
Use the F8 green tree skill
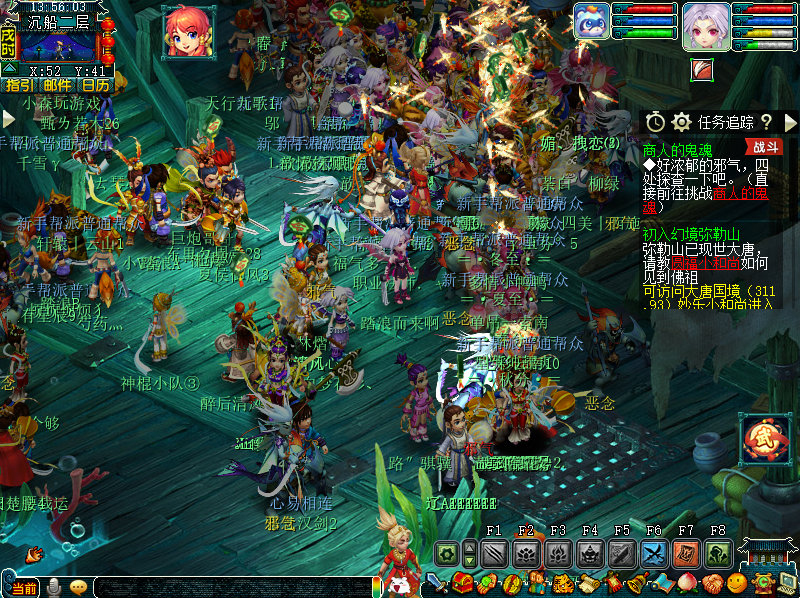tap(718, 554)
